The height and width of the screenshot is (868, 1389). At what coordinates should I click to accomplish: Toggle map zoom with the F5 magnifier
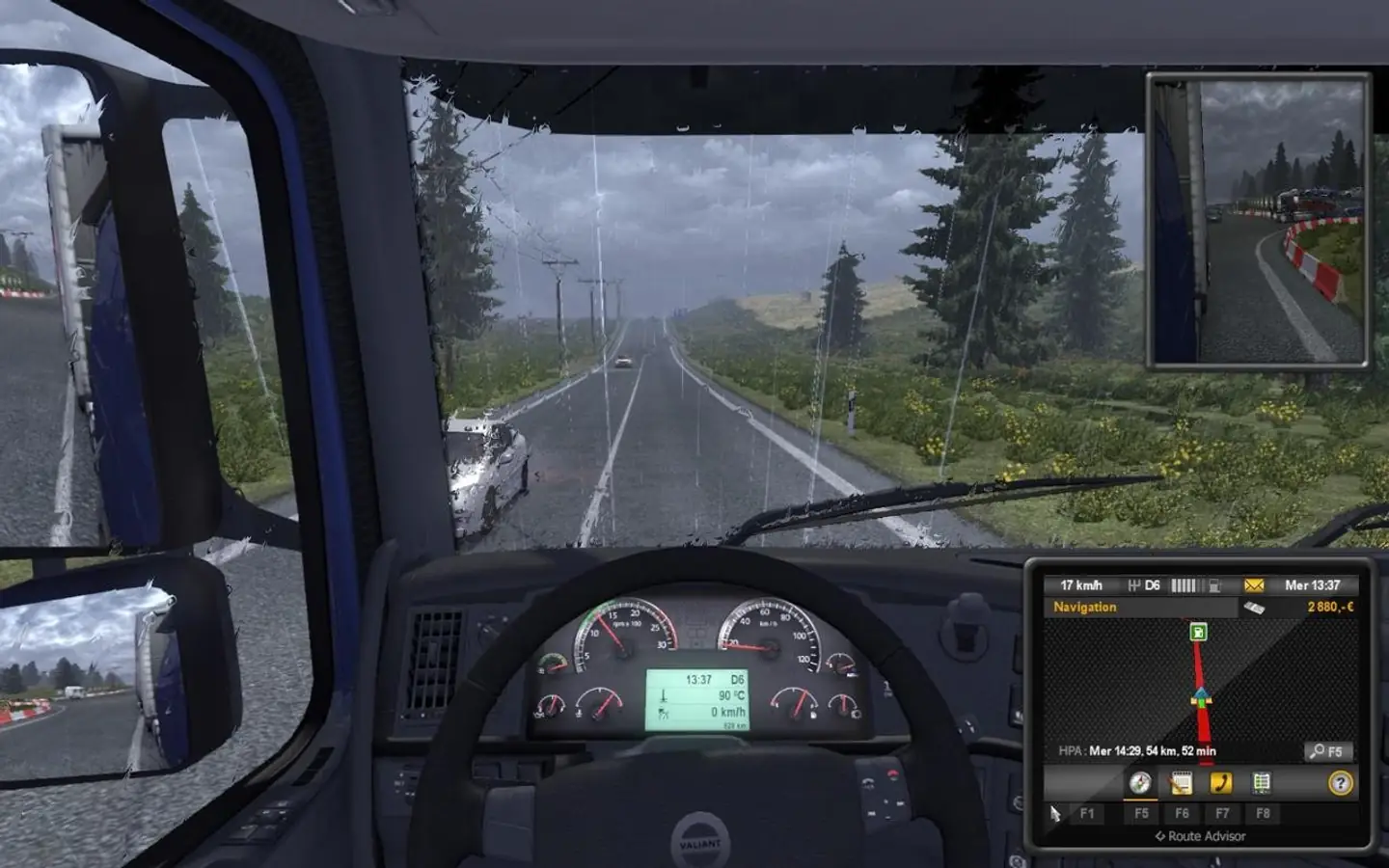1326,751
